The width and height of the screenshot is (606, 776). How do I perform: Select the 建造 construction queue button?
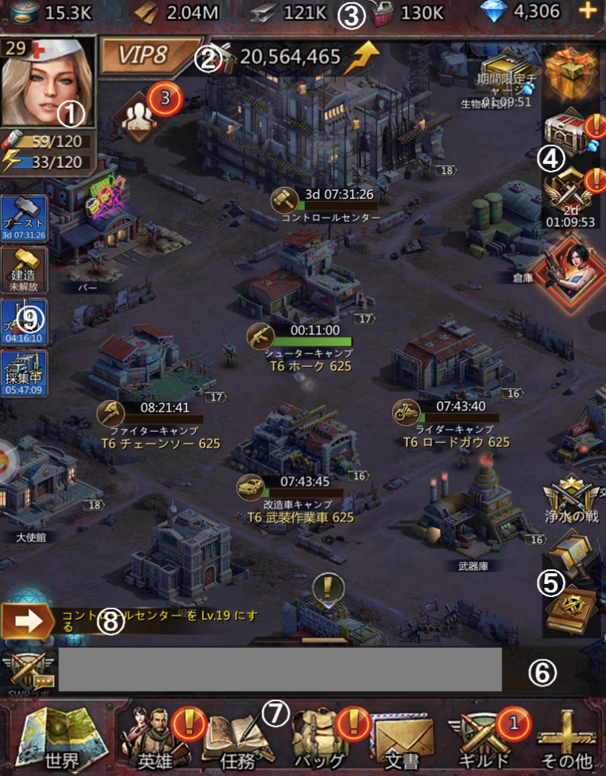pos(24,270)
